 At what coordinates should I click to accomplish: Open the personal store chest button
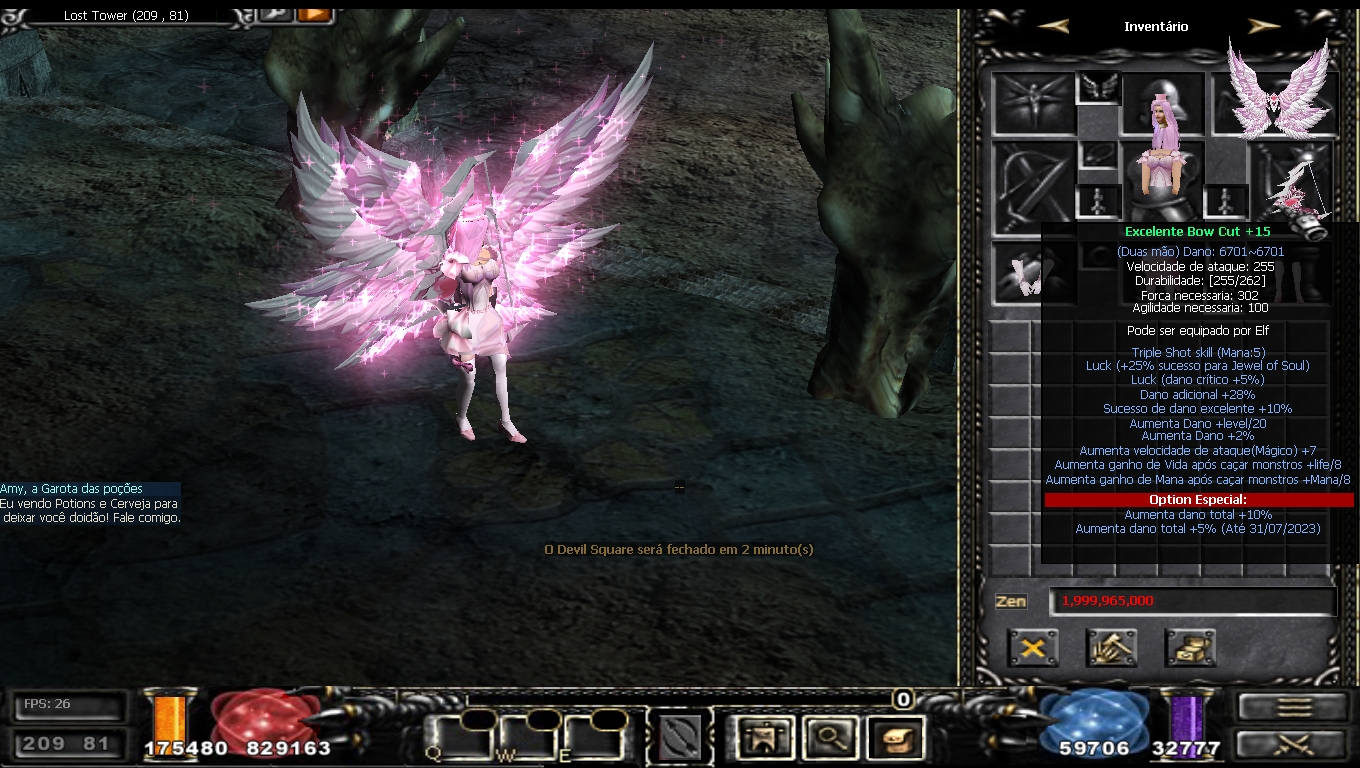coord(1190,648)
